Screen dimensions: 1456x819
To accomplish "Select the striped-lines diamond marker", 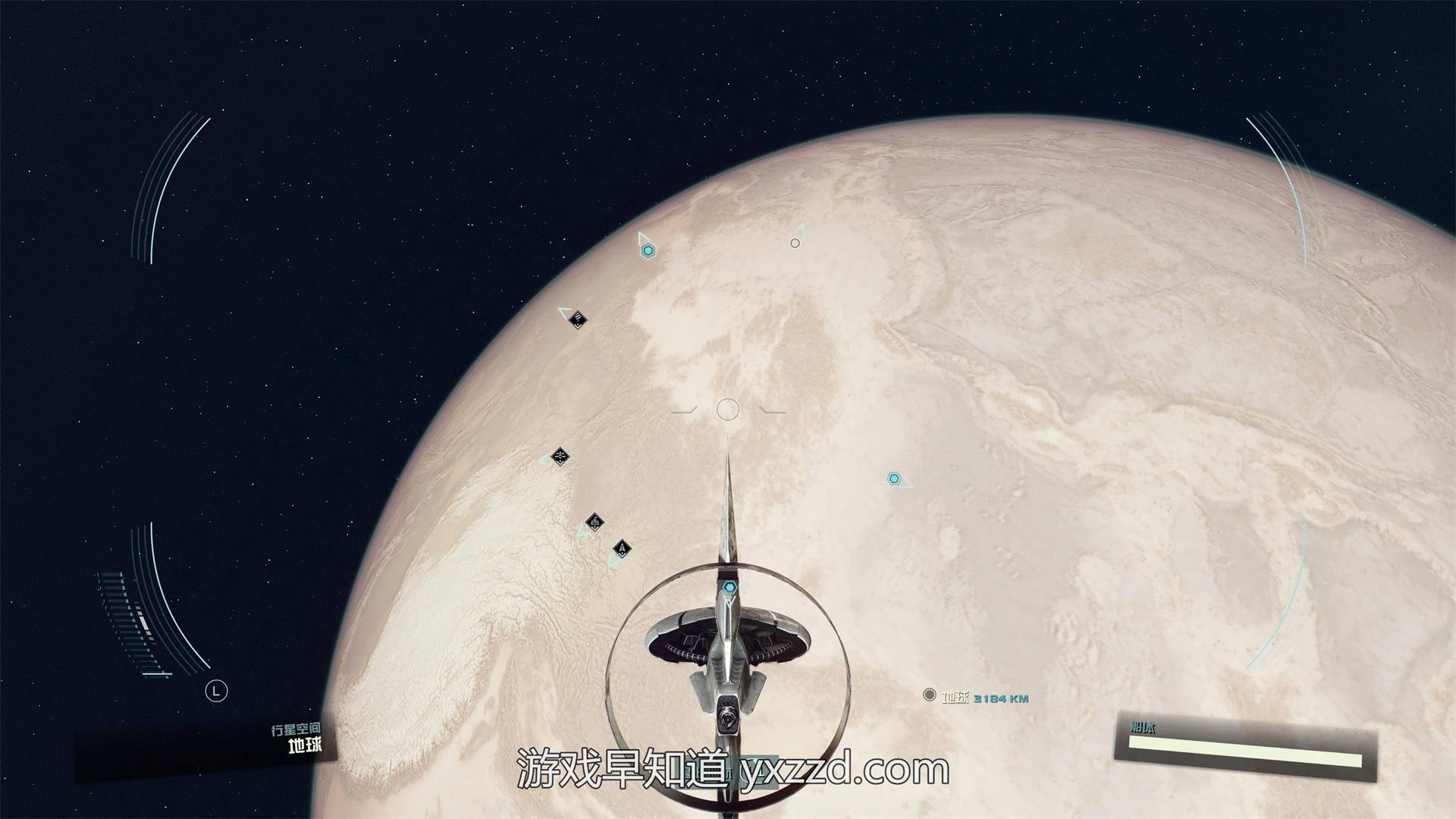I will [578, 318].
